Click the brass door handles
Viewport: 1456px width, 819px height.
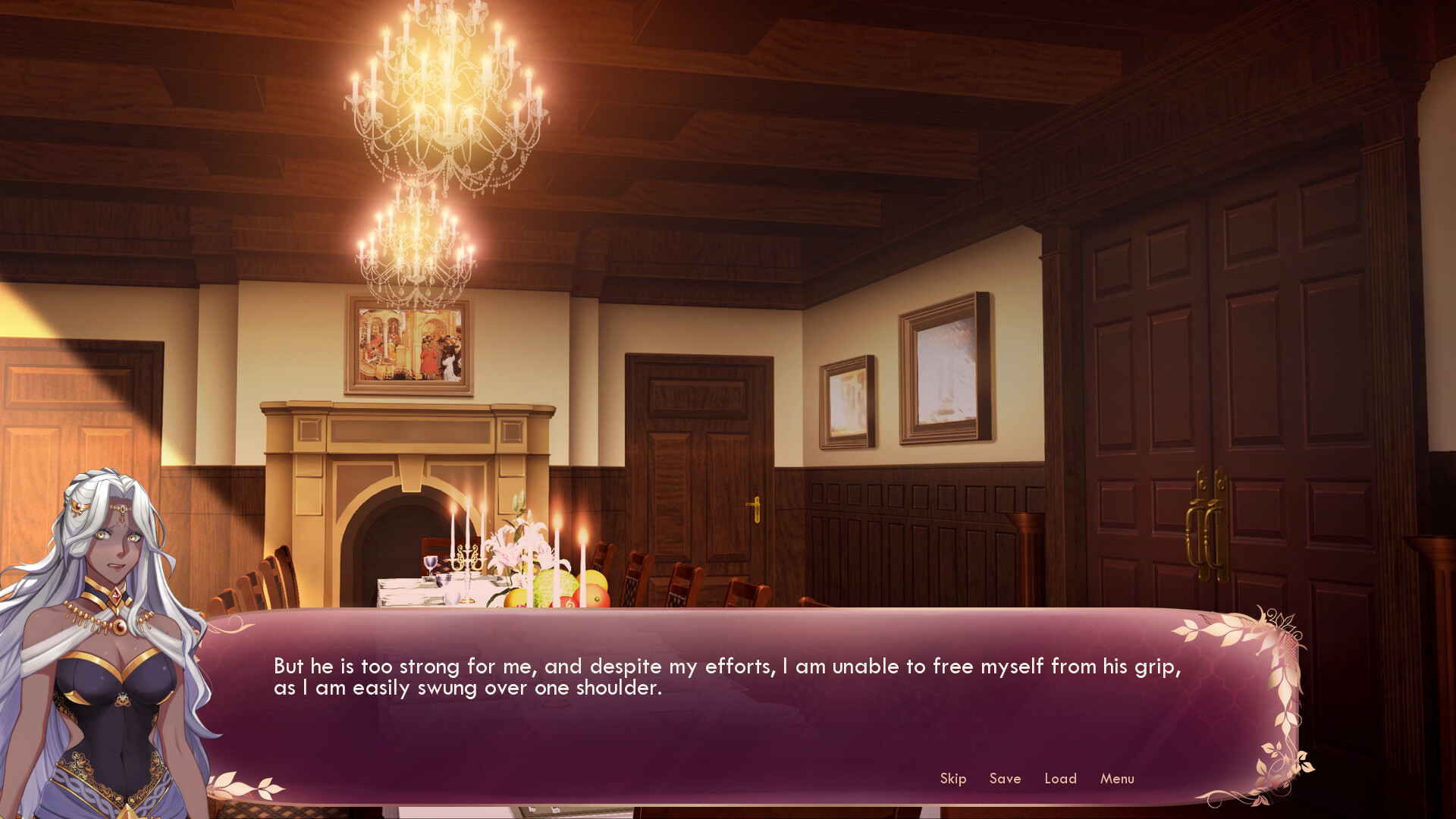1207,523
